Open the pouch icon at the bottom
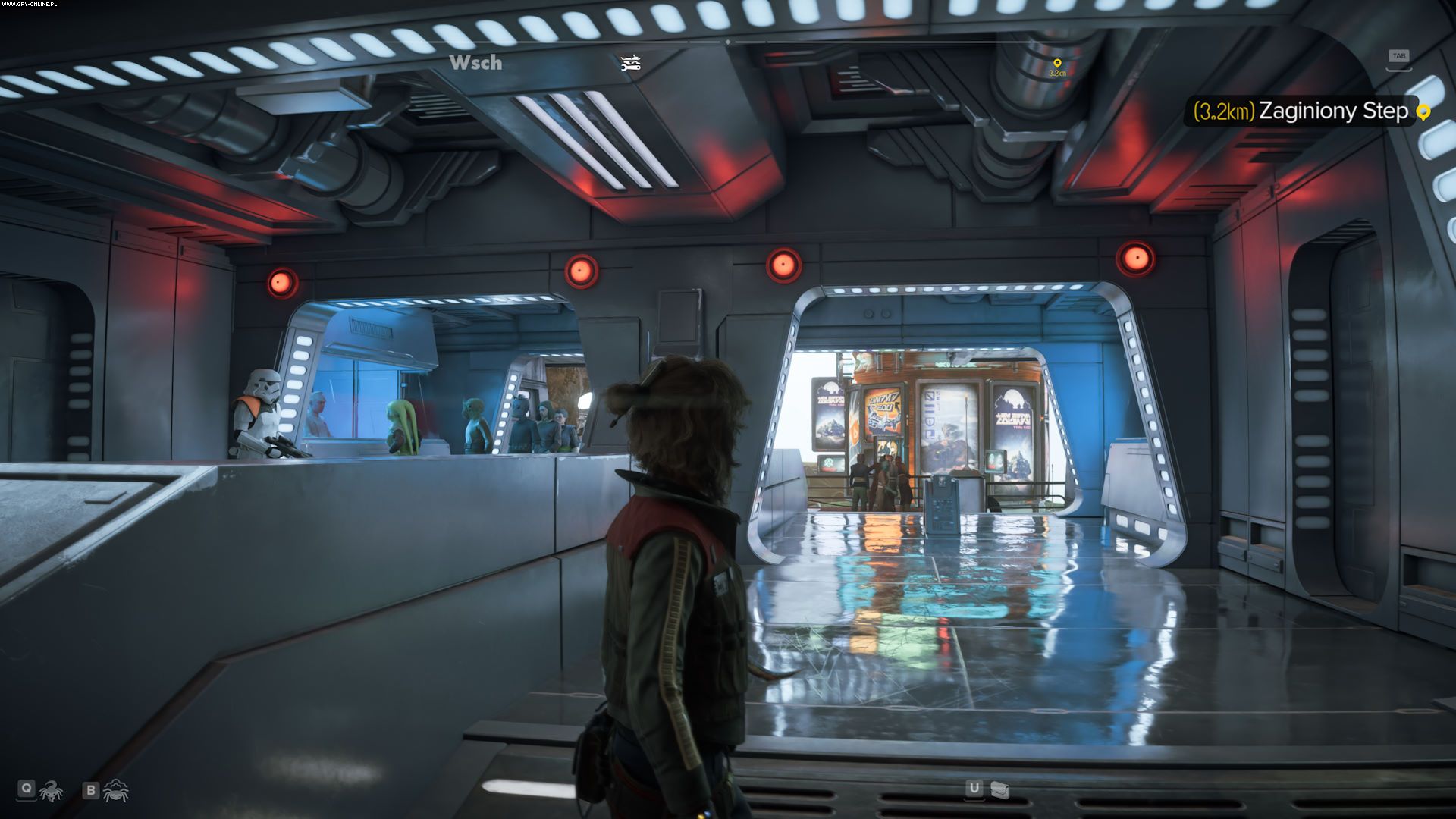1456x819 pixels. point(1000,790)
